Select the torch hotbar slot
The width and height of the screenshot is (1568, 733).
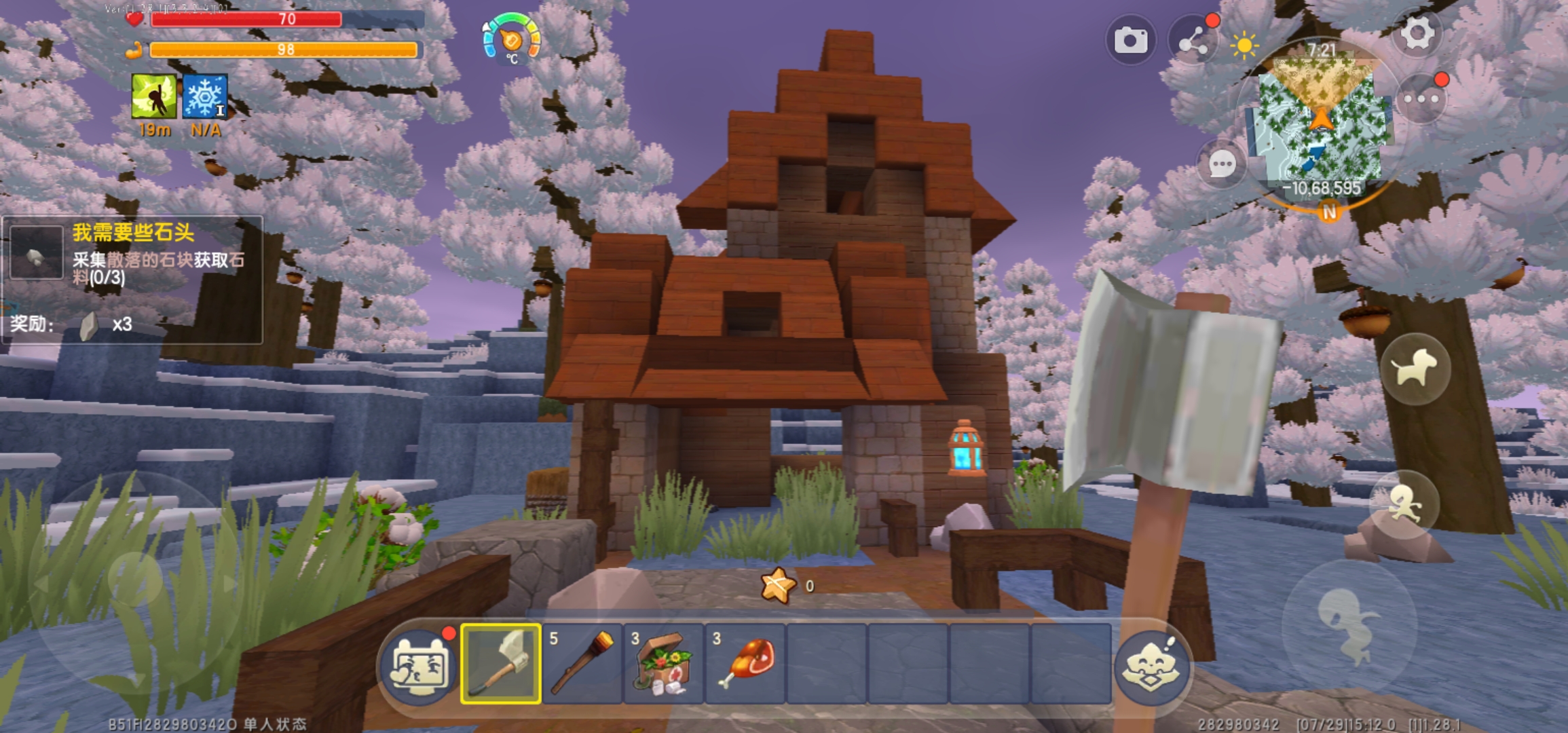pyautogui.click(x=582, y=663)
